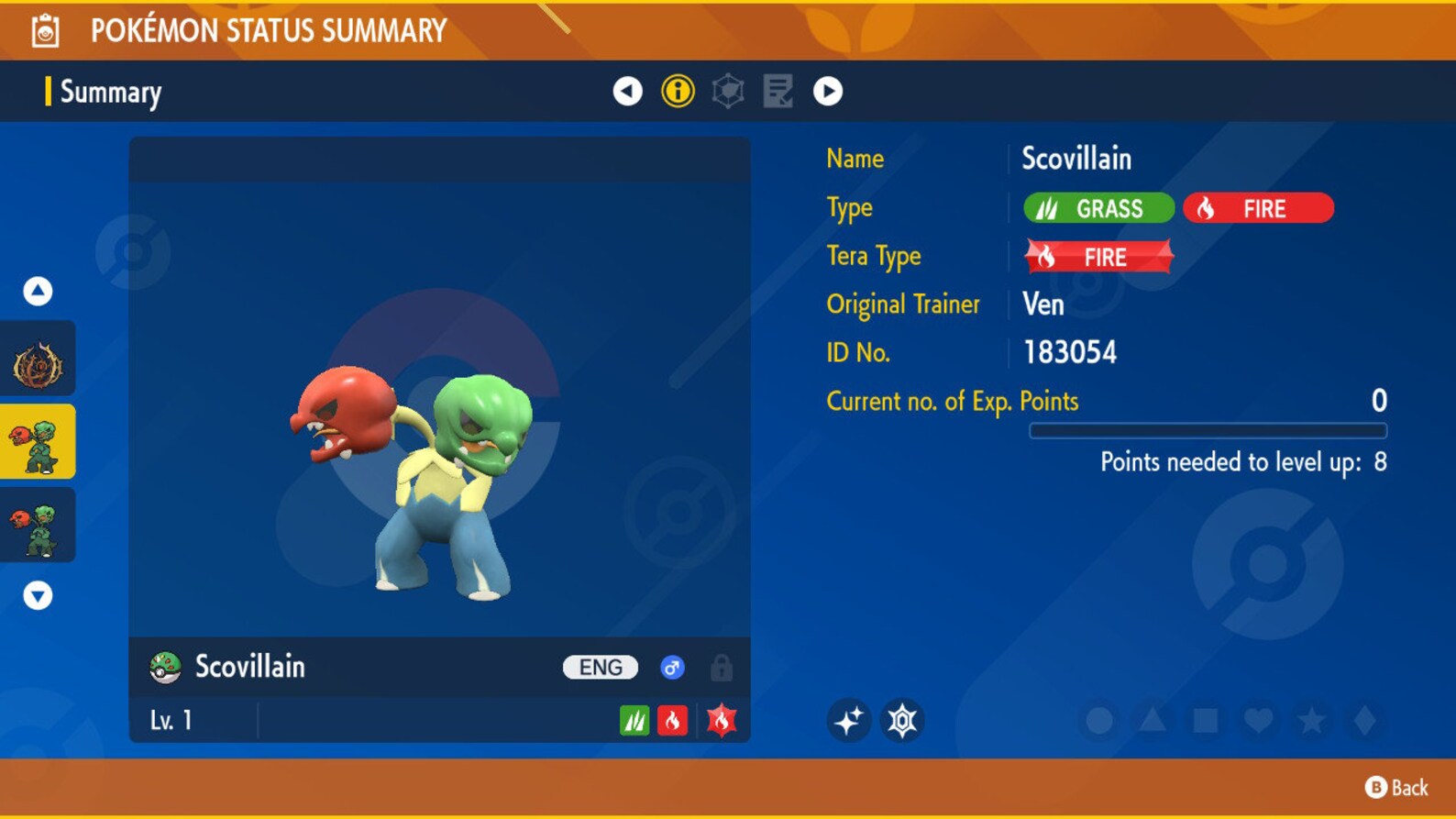Viewport: 1456px width, 819px height.
Task: Open the Tera hexagon page icon
Action: [728, 91]
